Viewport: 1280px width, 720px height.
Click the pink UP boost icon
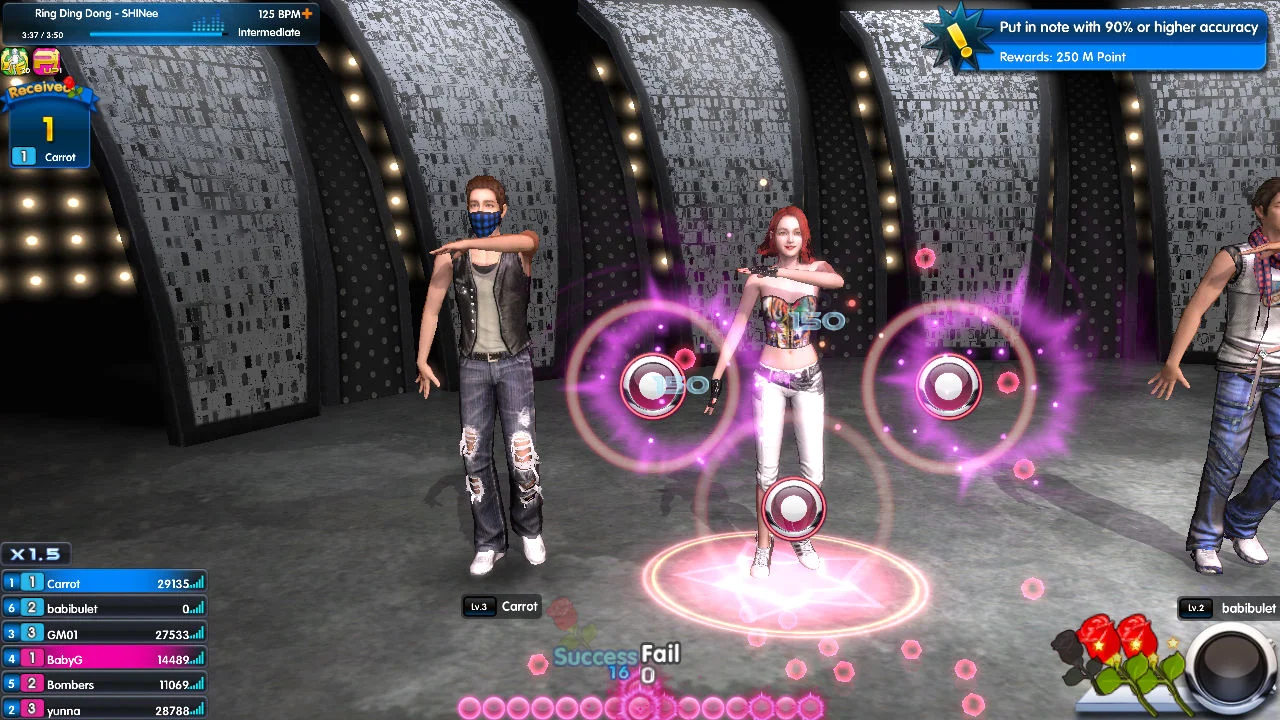pos(46,63)
